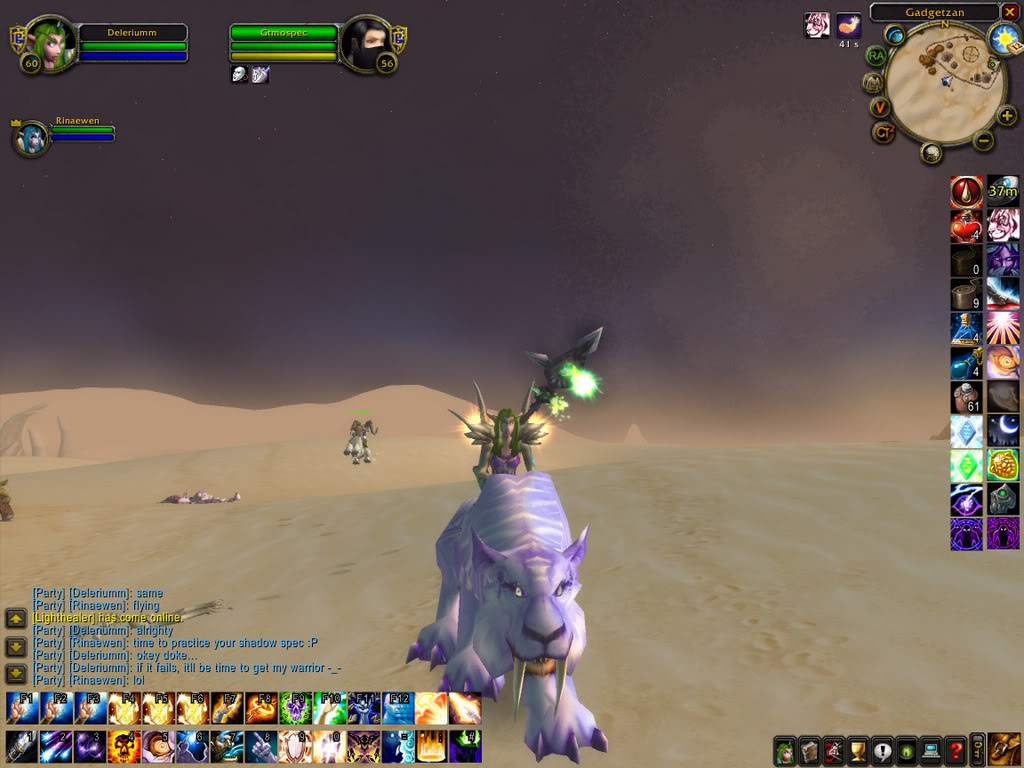Image resolution: width=1024 pixels, height=768 pixels.
Task: Select the Deleriumm player portrait
Action: point(47,46)
